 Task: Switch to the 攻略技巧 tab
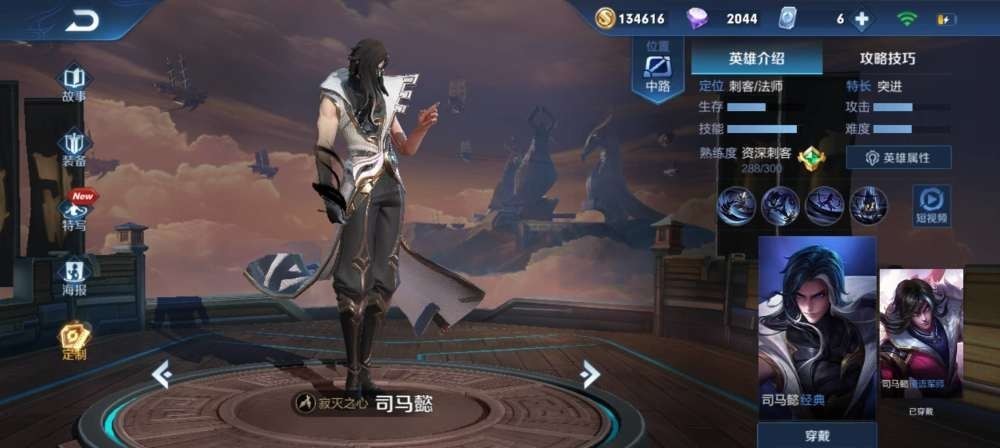(x=887, y=58)
